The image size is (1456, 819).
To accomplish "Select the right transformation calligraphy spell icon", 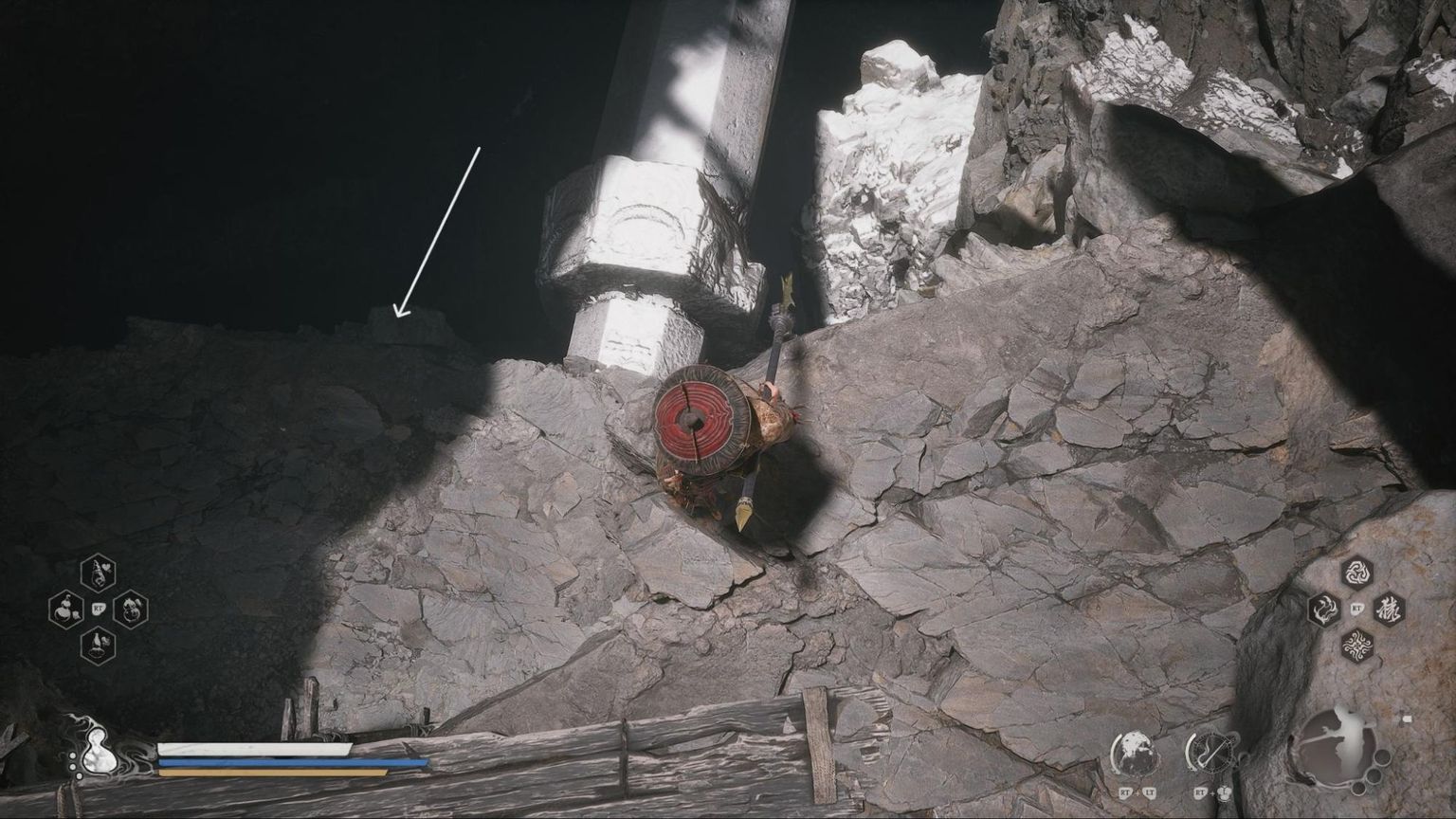I will click(1390, 610).
